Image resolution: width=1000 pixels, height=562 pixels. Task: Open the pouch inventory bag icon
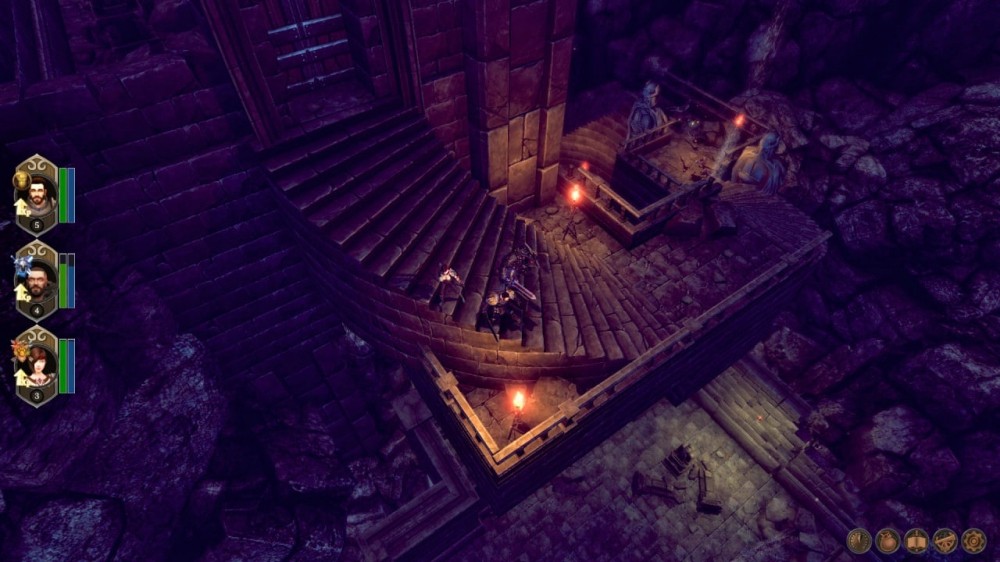(x=888, y=541)
